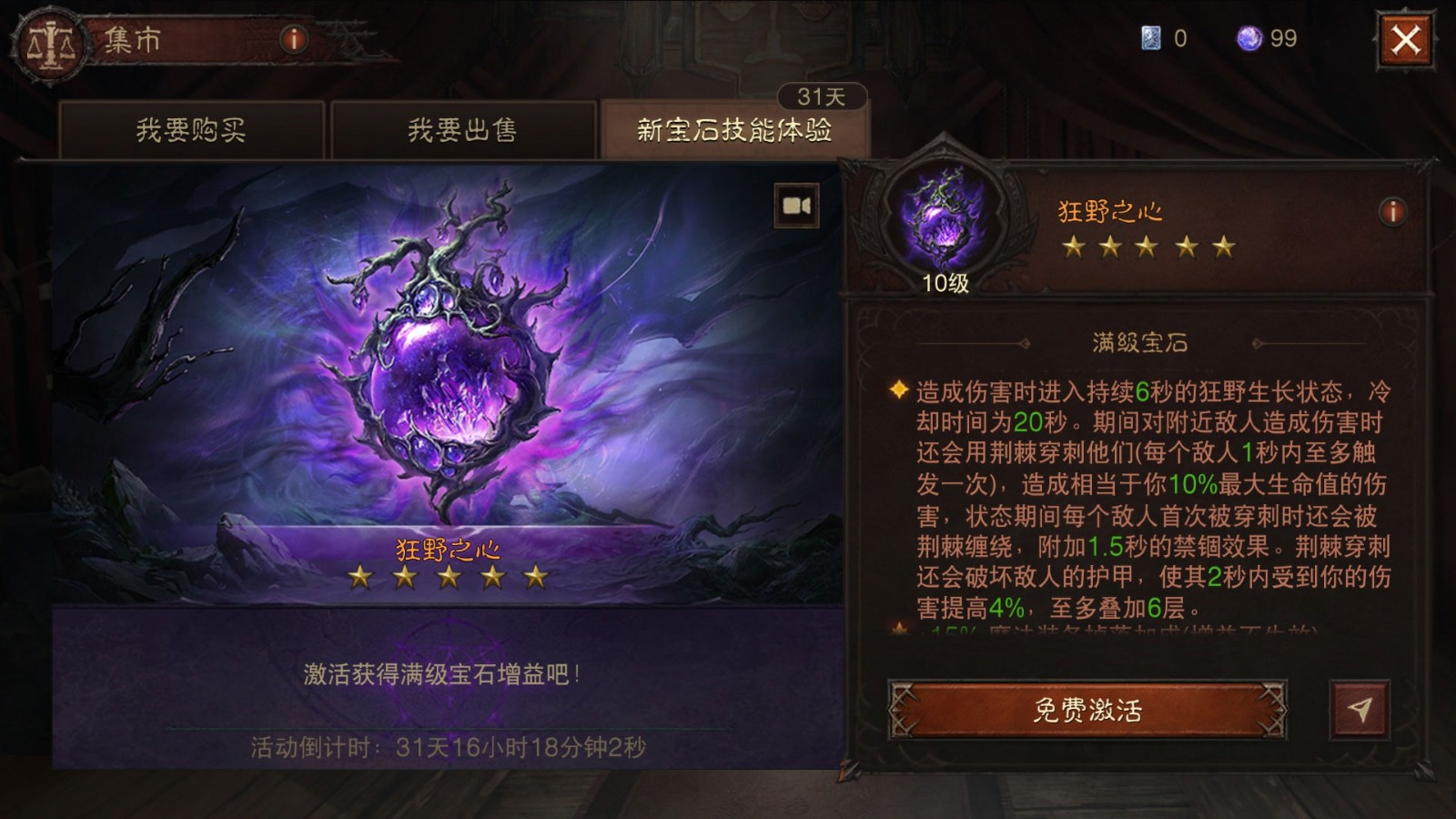
Task: Click the scales icon beside the 集市 title
Action: [52, 41]
